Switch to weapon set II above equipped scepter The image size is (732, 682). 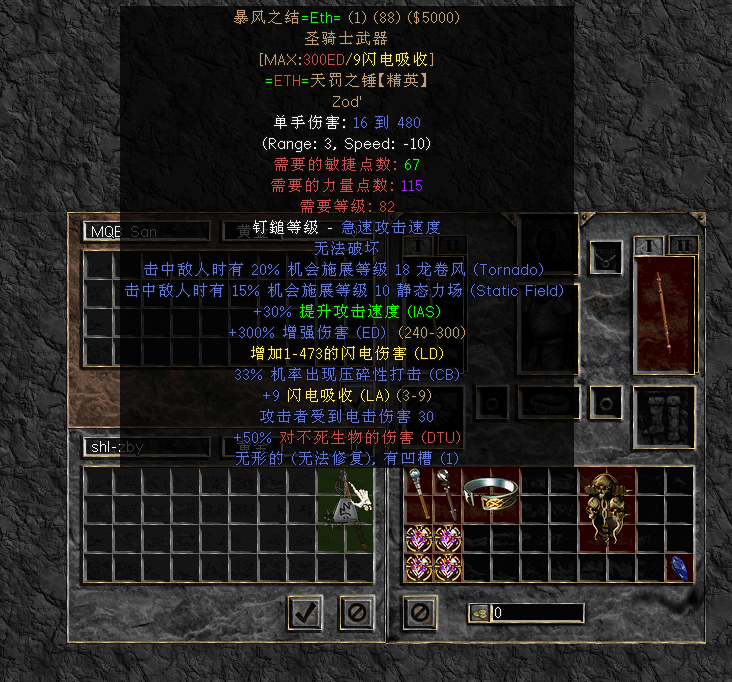pyautogui.click(x=682, y=246)
